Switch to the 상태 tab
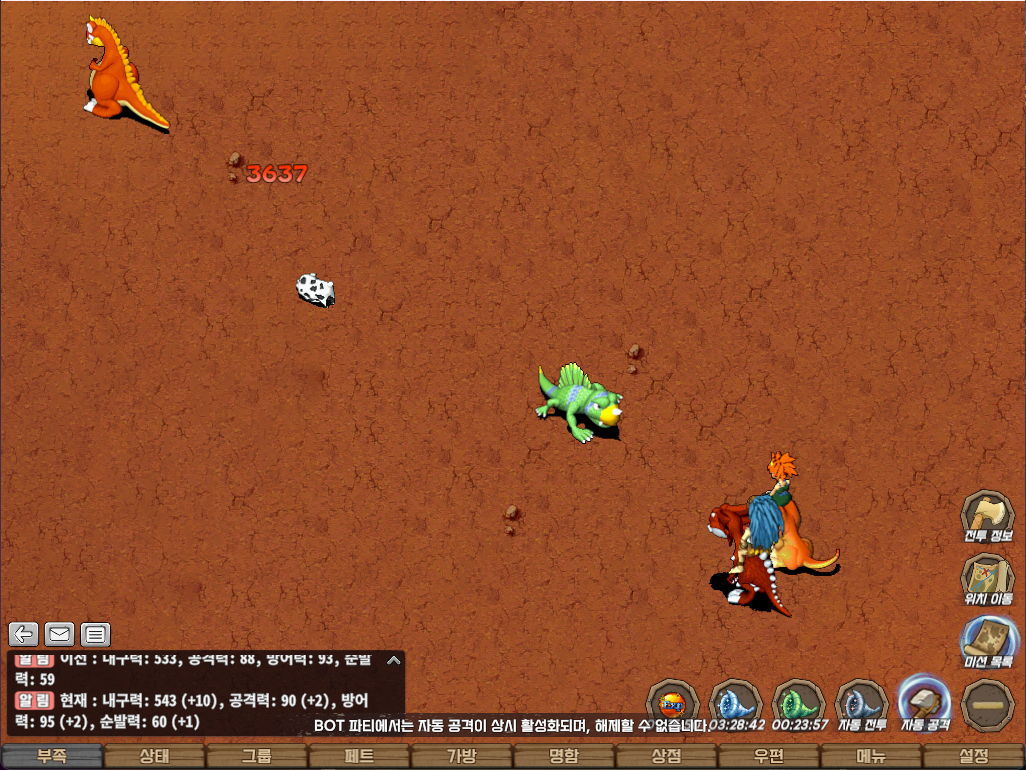Screen dimensions: 1026x770 [155, 757]
